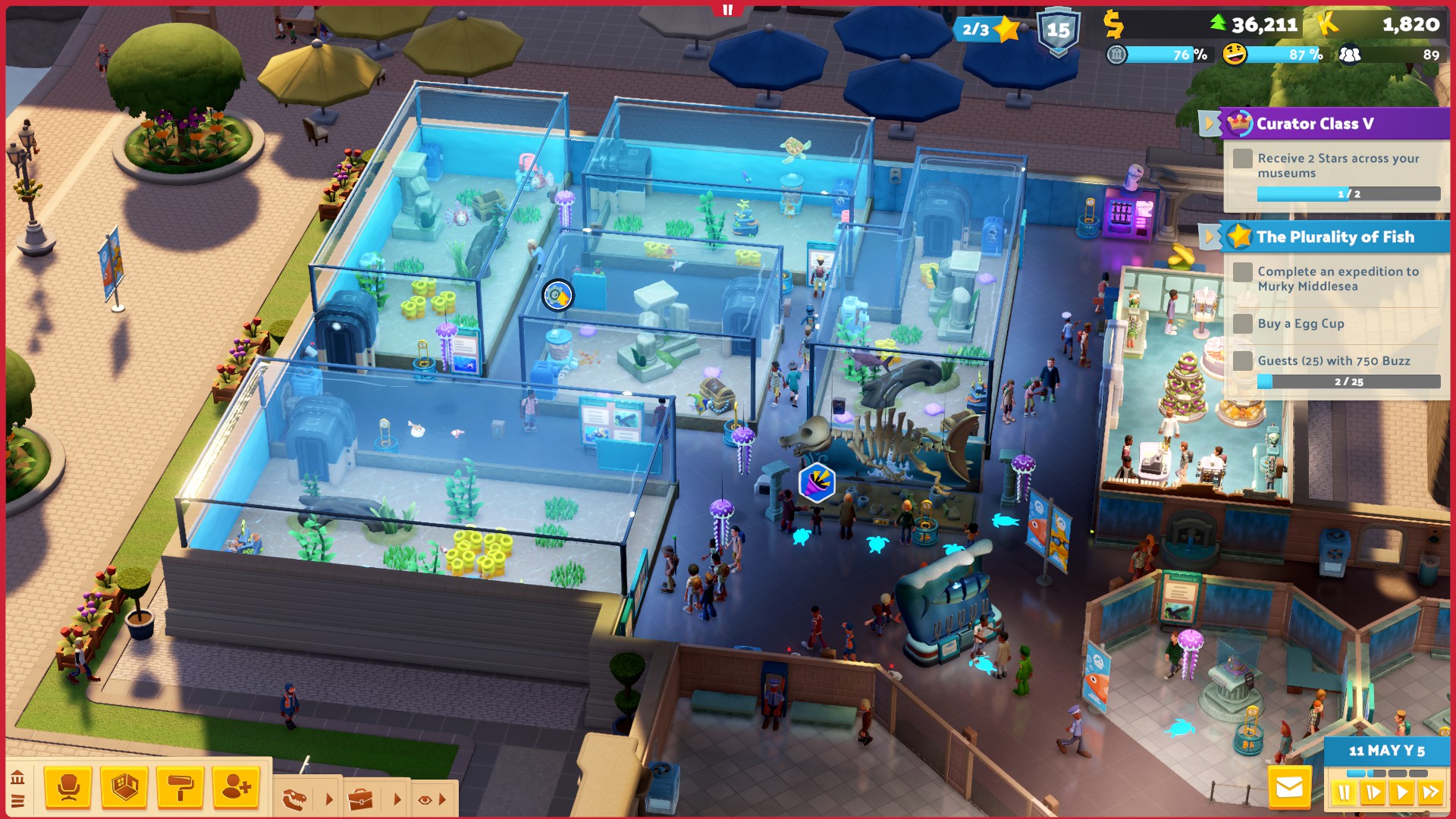Image resolution: width=1456 pixels, height=819 pixels.
Task: Open the envelope mail inbox
Action: [1289, 788]
